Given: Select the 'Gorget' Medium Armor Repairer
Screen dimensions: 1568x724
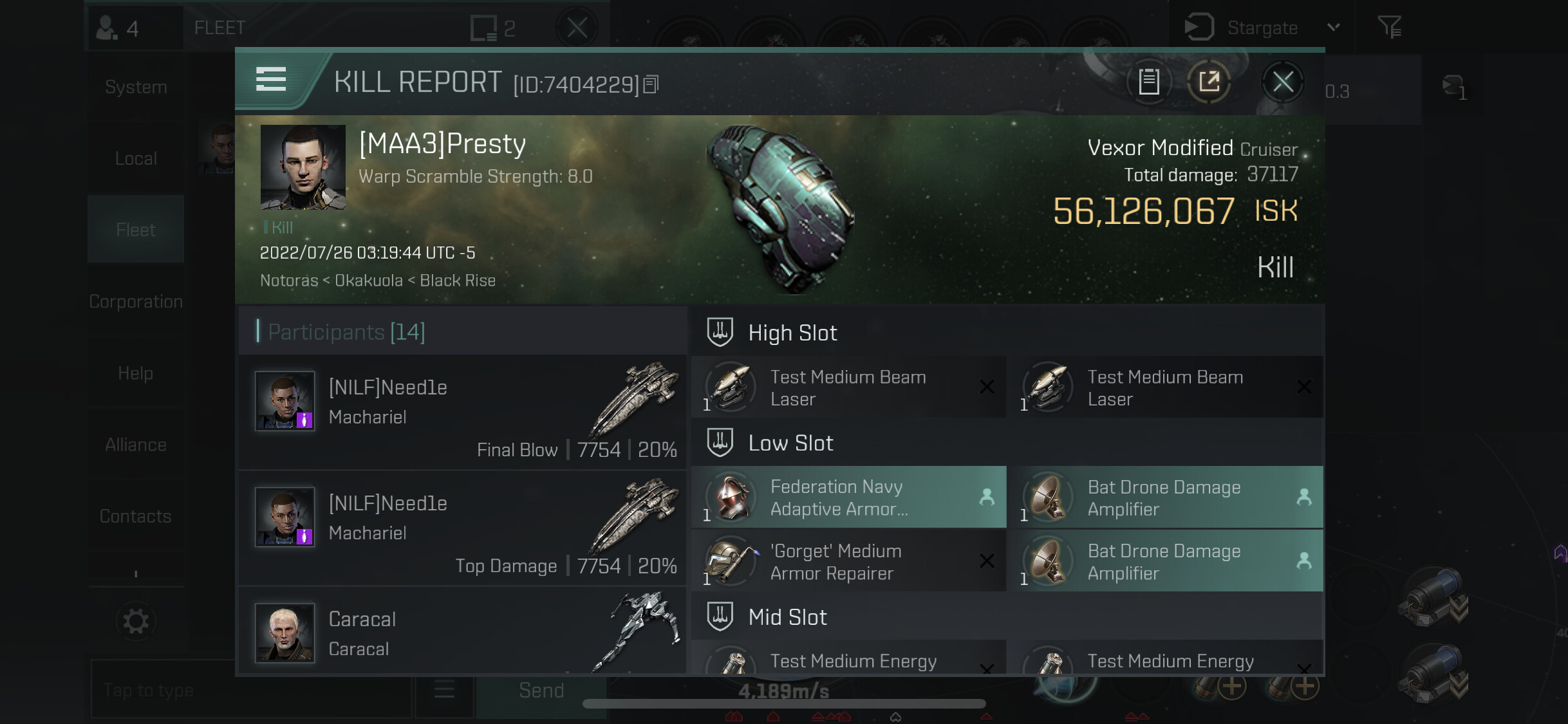Looking at the screenshot, I should (x=848, y=562).
